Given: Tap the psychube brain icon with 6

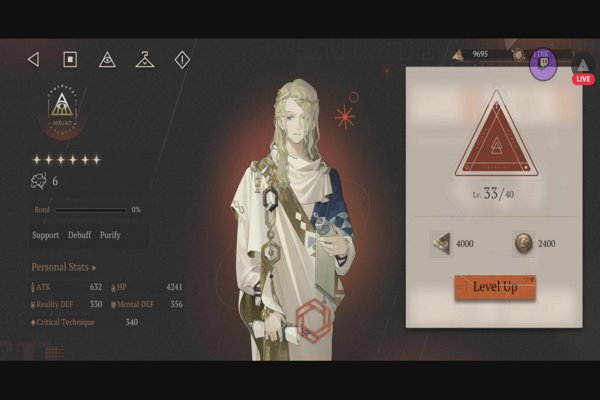Looking at the screenshot, I should click(x=39, y=181).
